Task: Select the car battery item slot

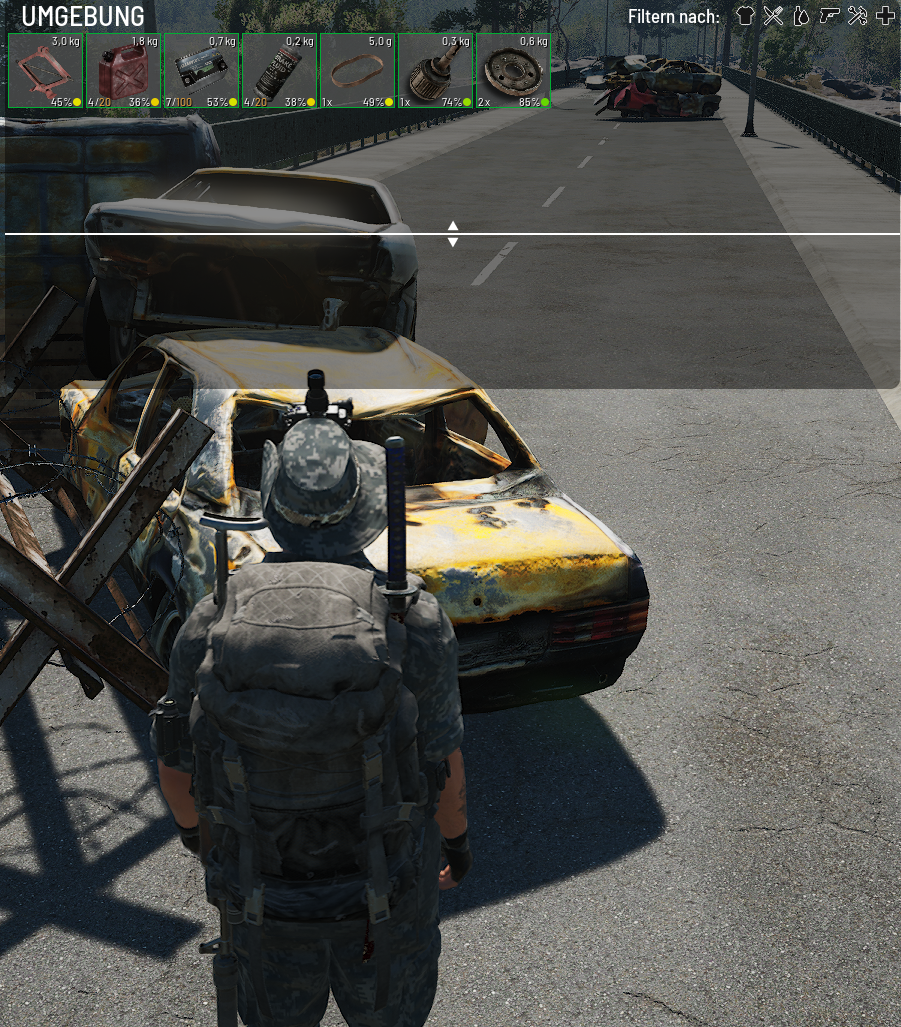Action: click(x=202, y=71)
